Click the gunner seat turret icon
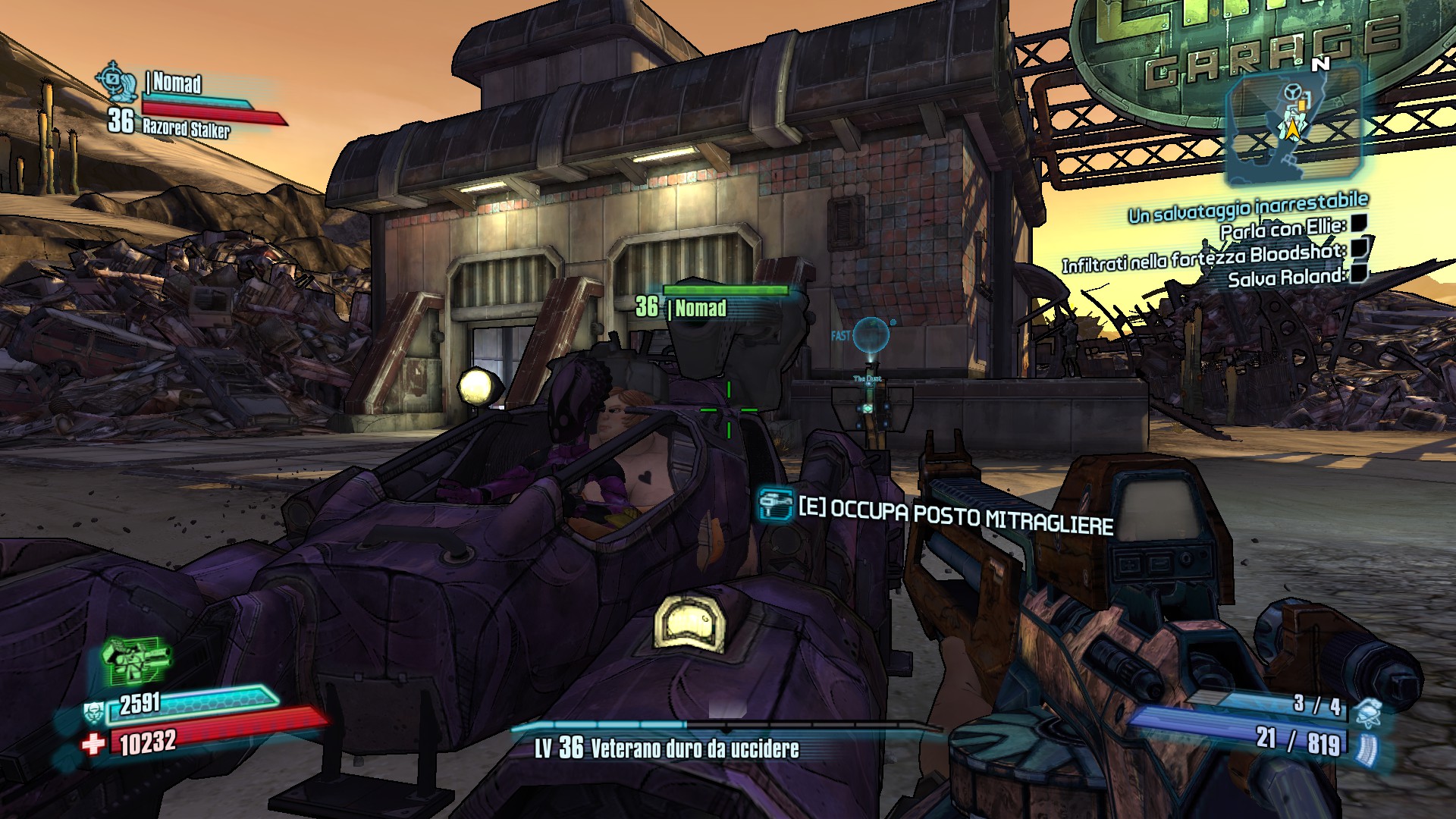Screen dimensions: 1456x819 pyautogui.click(x=776, y=504)
